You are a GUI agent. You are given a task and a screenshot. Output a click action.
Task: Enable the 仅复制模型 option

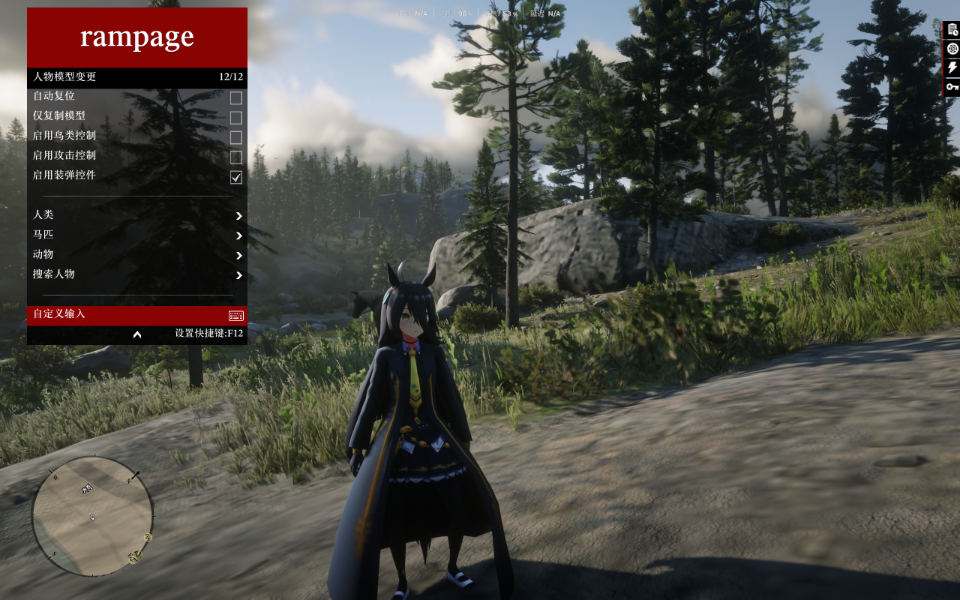pos(236,118)
